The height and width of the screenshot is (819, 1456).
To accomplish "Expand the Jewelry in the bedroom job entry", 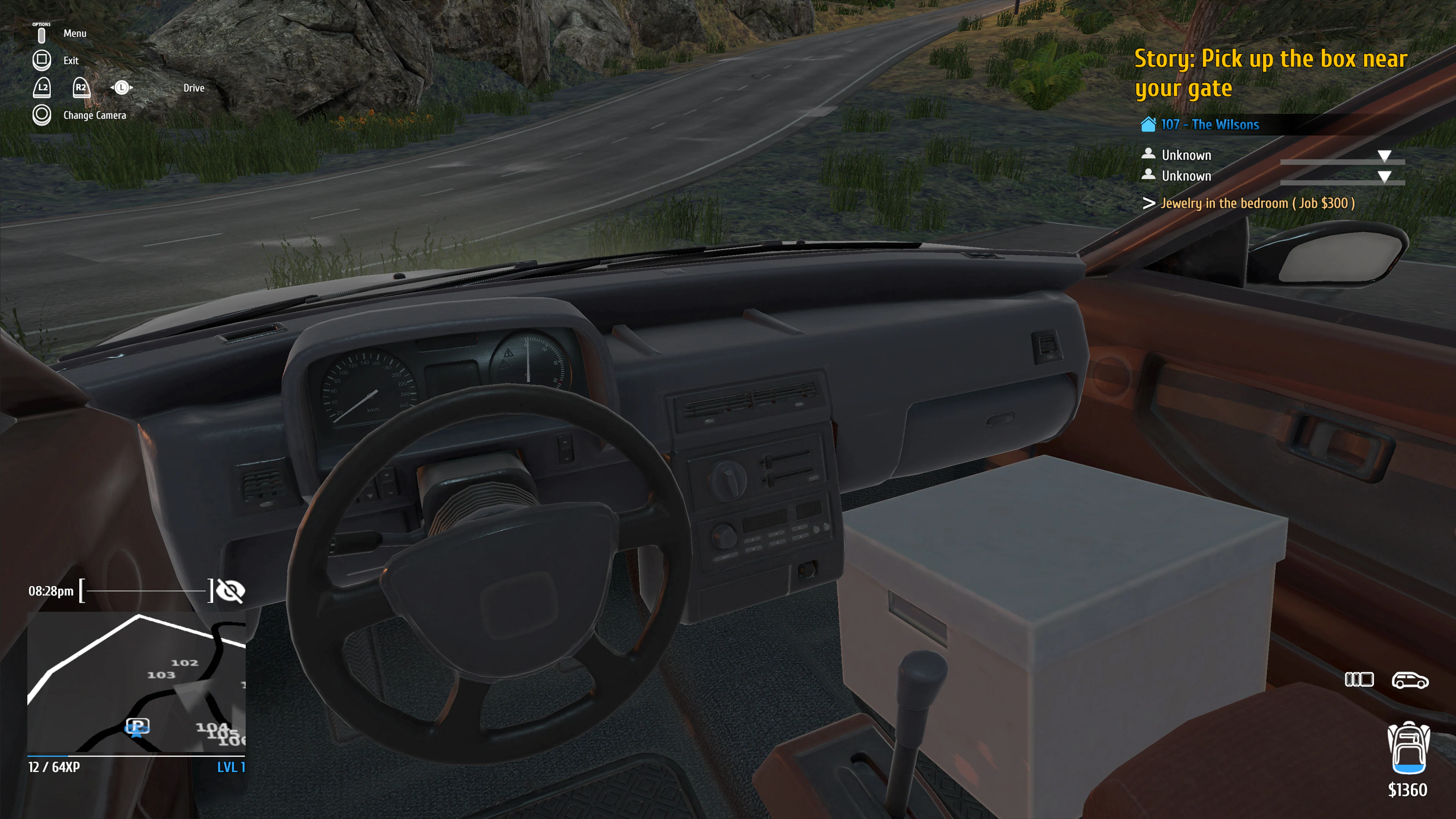I will [1256, 204].
